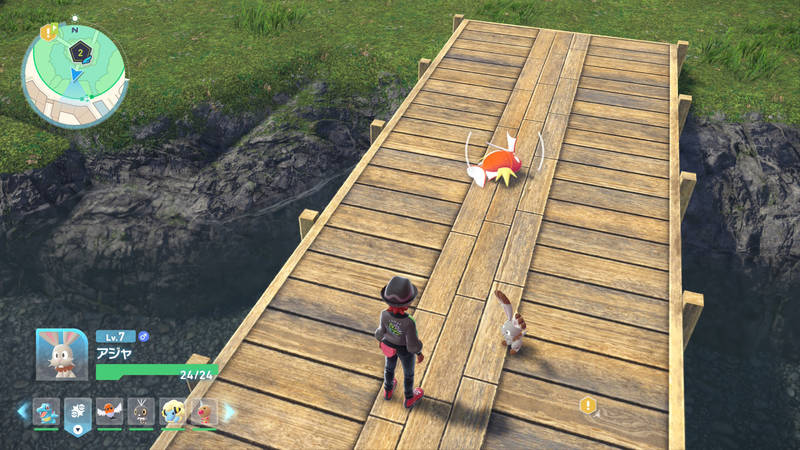This screenshot has width=800, height=450.
Task: Select the highlighted active party slot
Action: [x=78, y=412]
